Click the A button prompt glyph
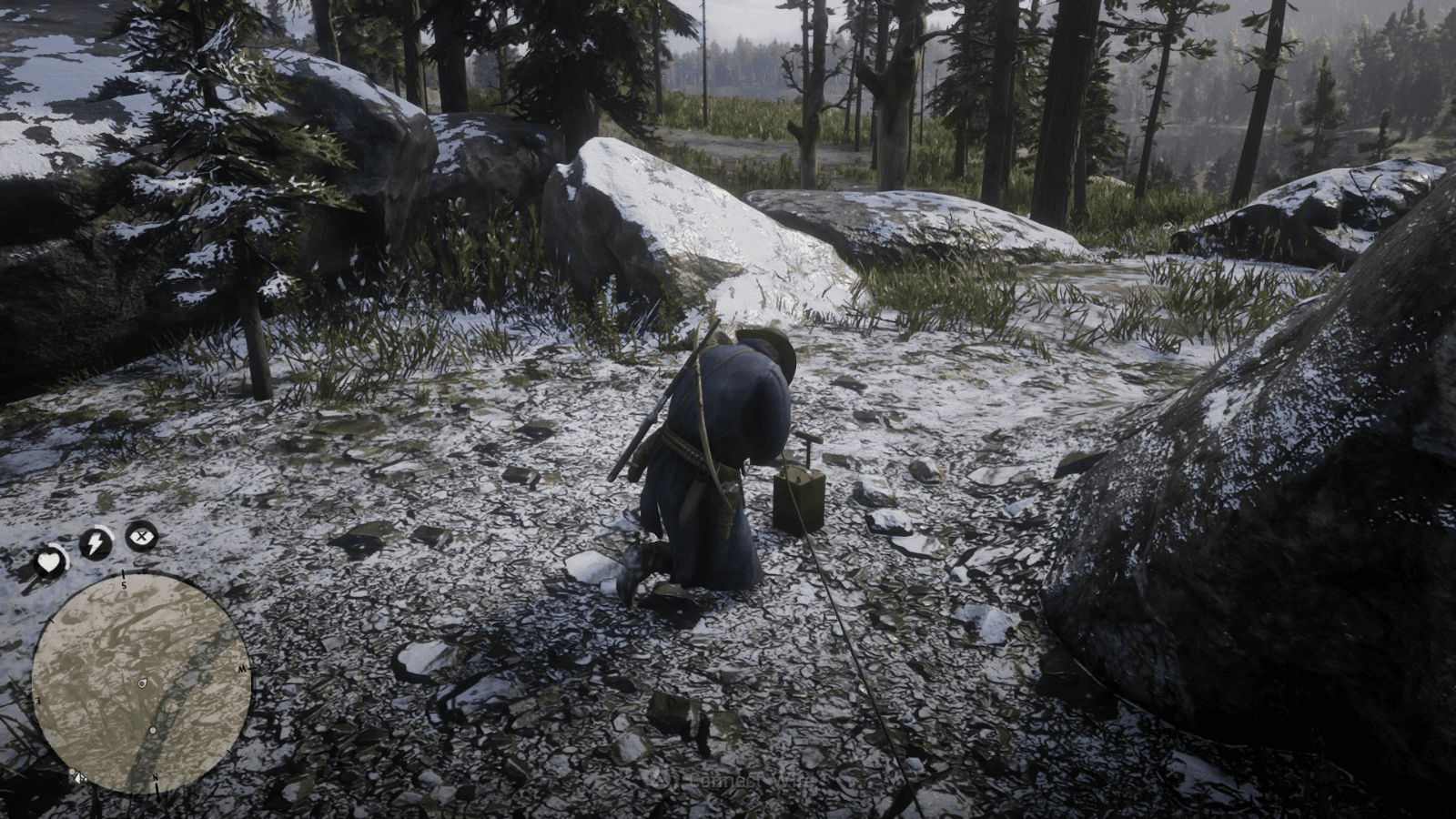1456x819 pixels. click(660, 780)
